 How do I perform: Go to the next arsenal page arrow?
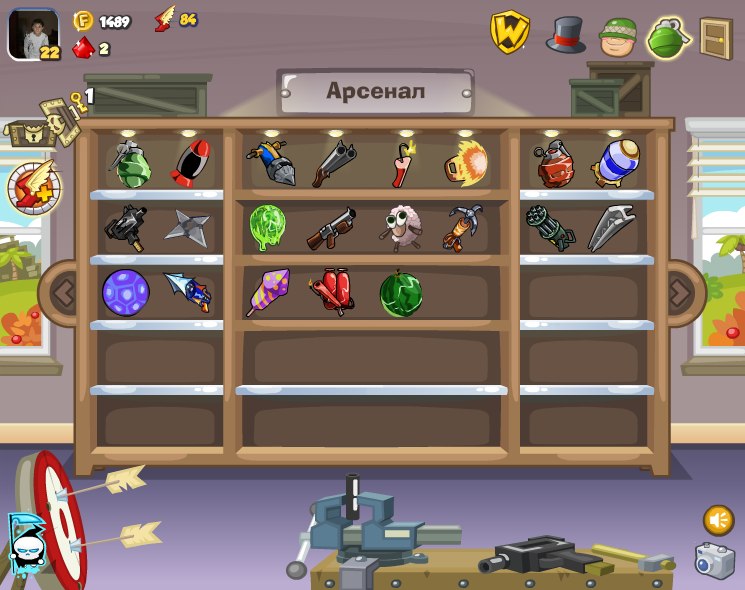[x=681, y=293]
